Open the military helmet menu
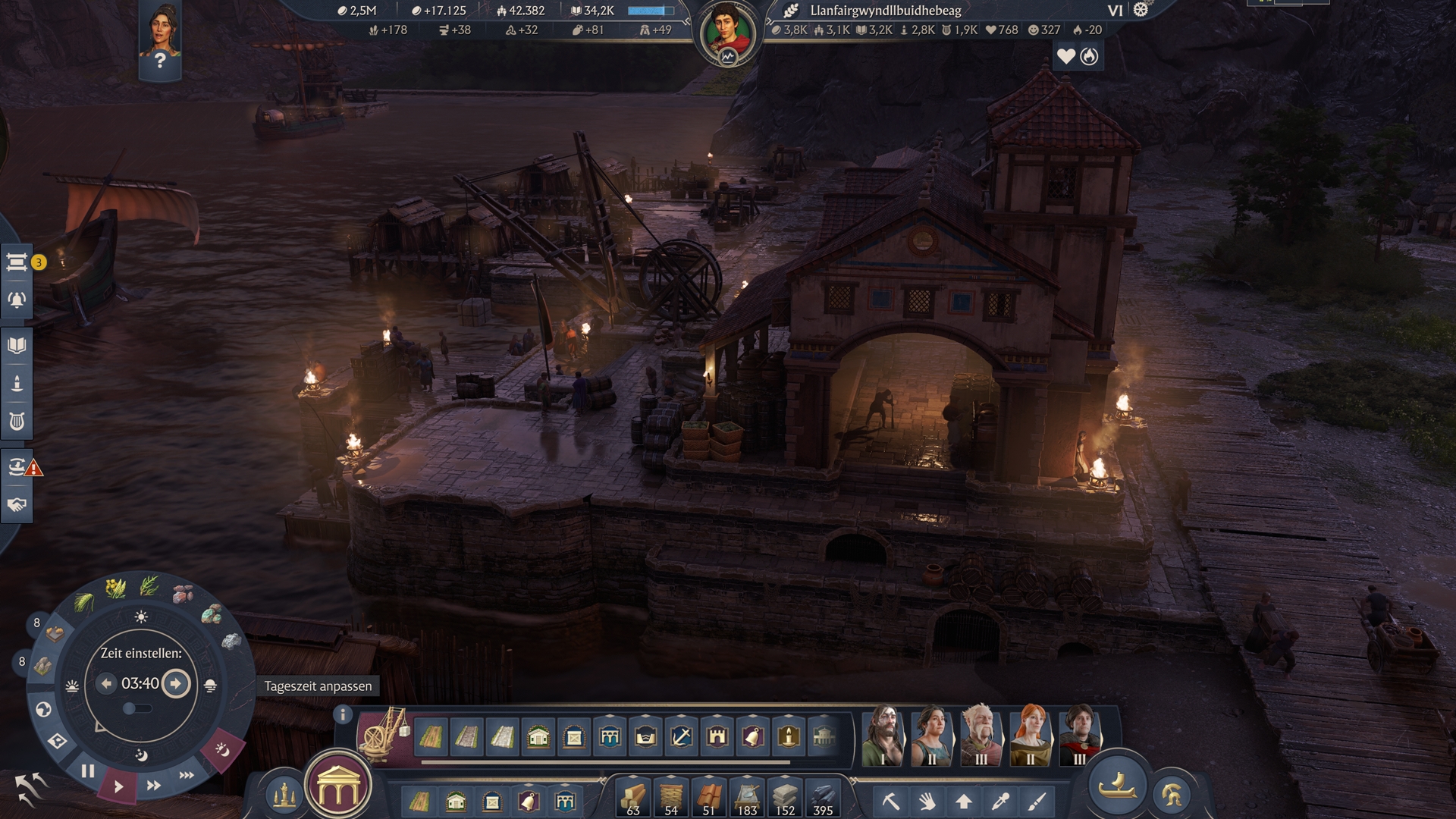1456x819 pixels. pyautogui.click(x=1171, y=795)
